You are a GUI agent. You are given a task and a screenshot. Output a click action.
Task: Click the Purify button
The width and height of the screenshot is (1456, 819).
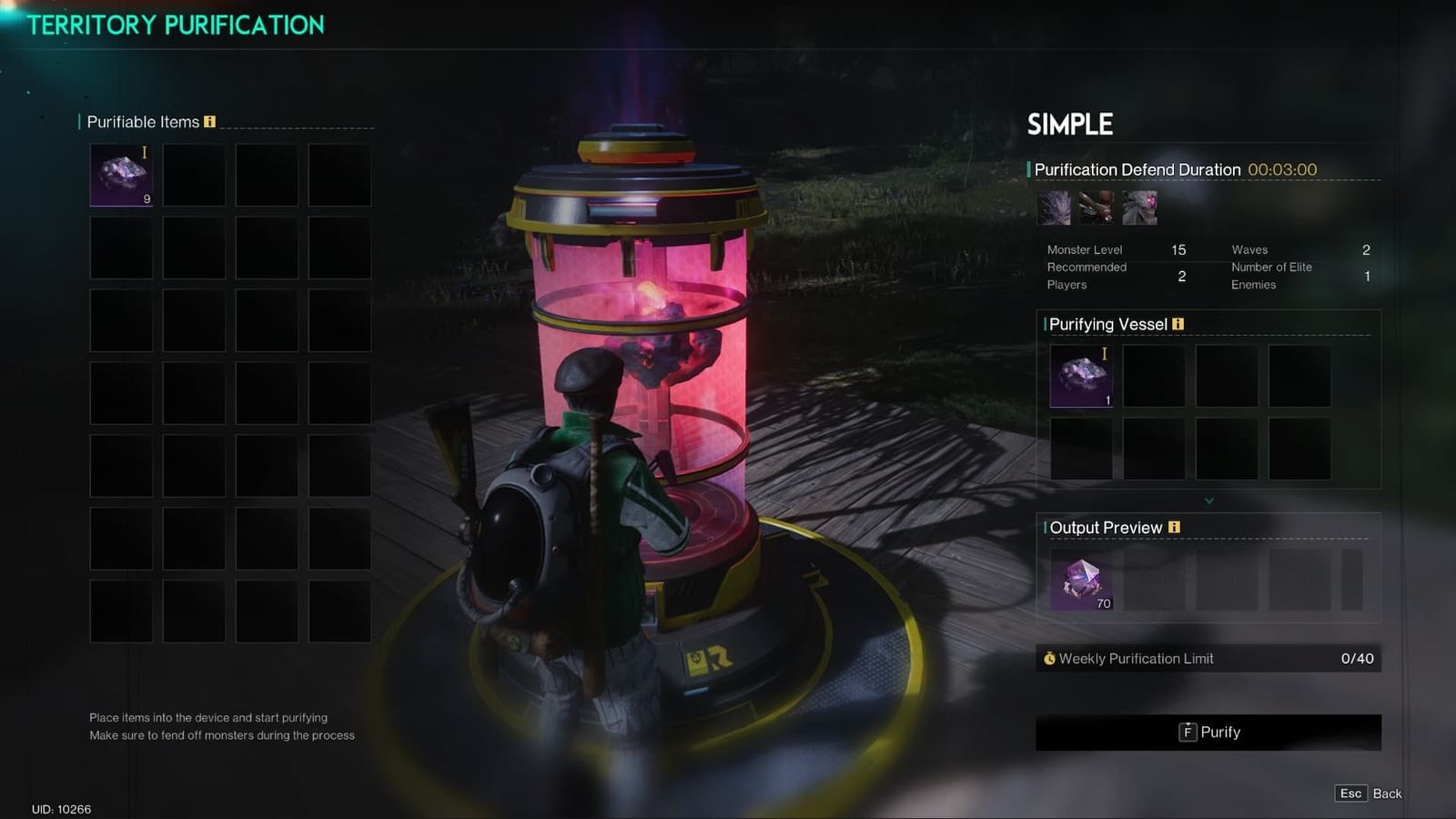pos(1208,733)
